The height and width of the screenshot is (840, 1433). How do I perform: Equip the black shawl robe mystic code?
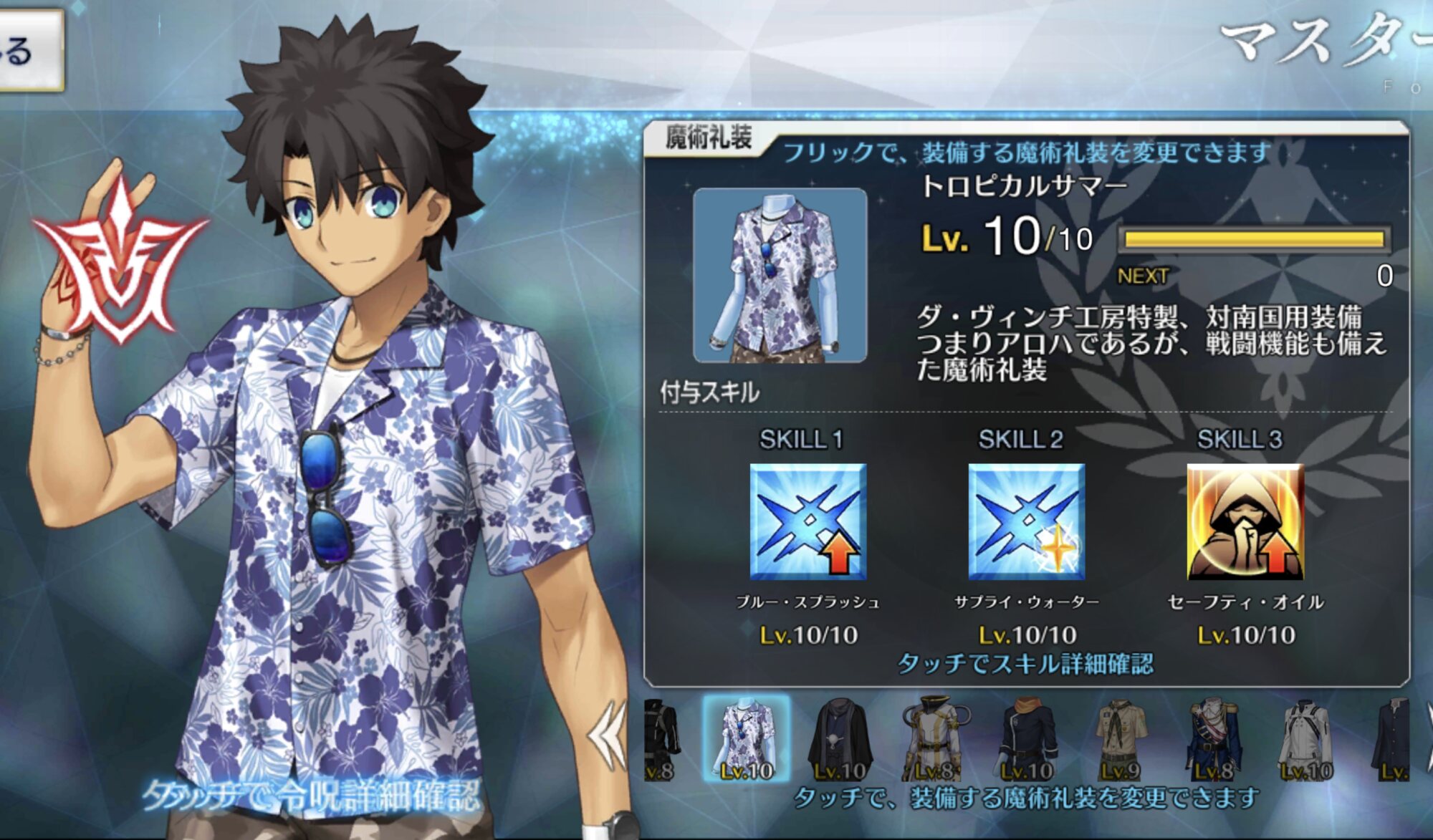pos(840,739)
